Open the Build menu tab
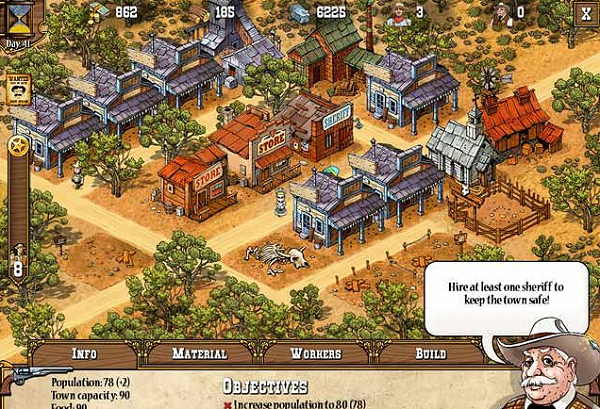The height and width of the screenshot is (409, 600). pos(430,354)
